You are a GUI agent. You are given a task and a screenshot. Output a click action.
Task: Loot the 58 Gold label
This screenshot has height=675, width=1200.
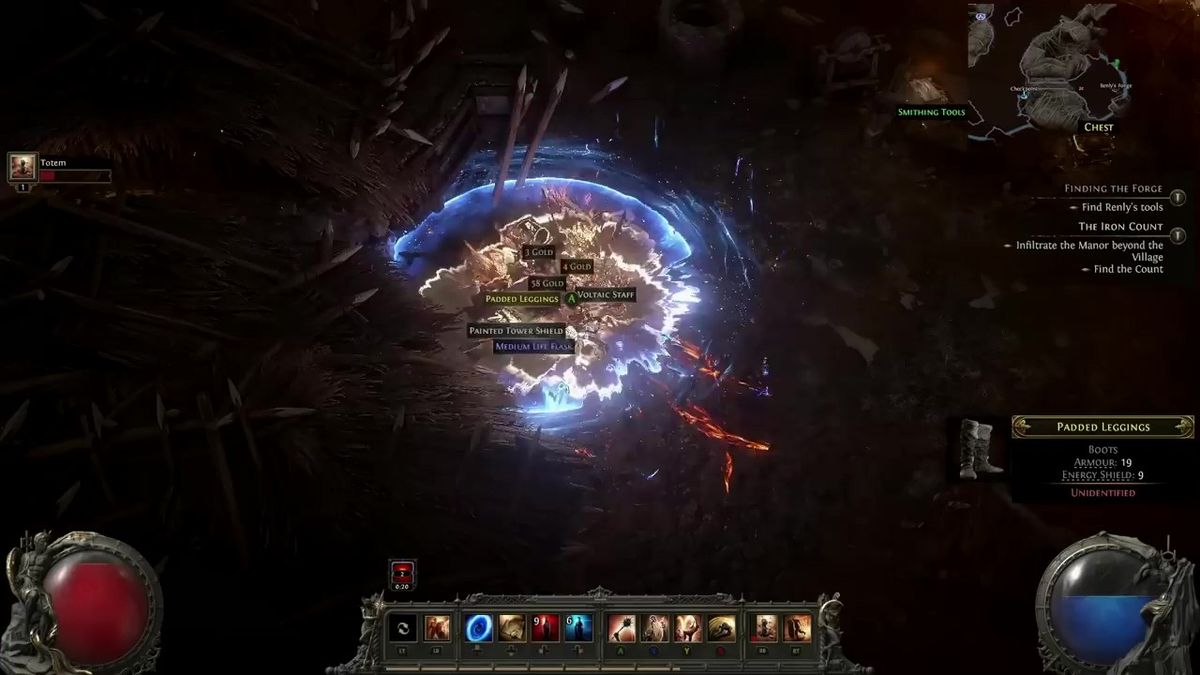coord(548,284)
